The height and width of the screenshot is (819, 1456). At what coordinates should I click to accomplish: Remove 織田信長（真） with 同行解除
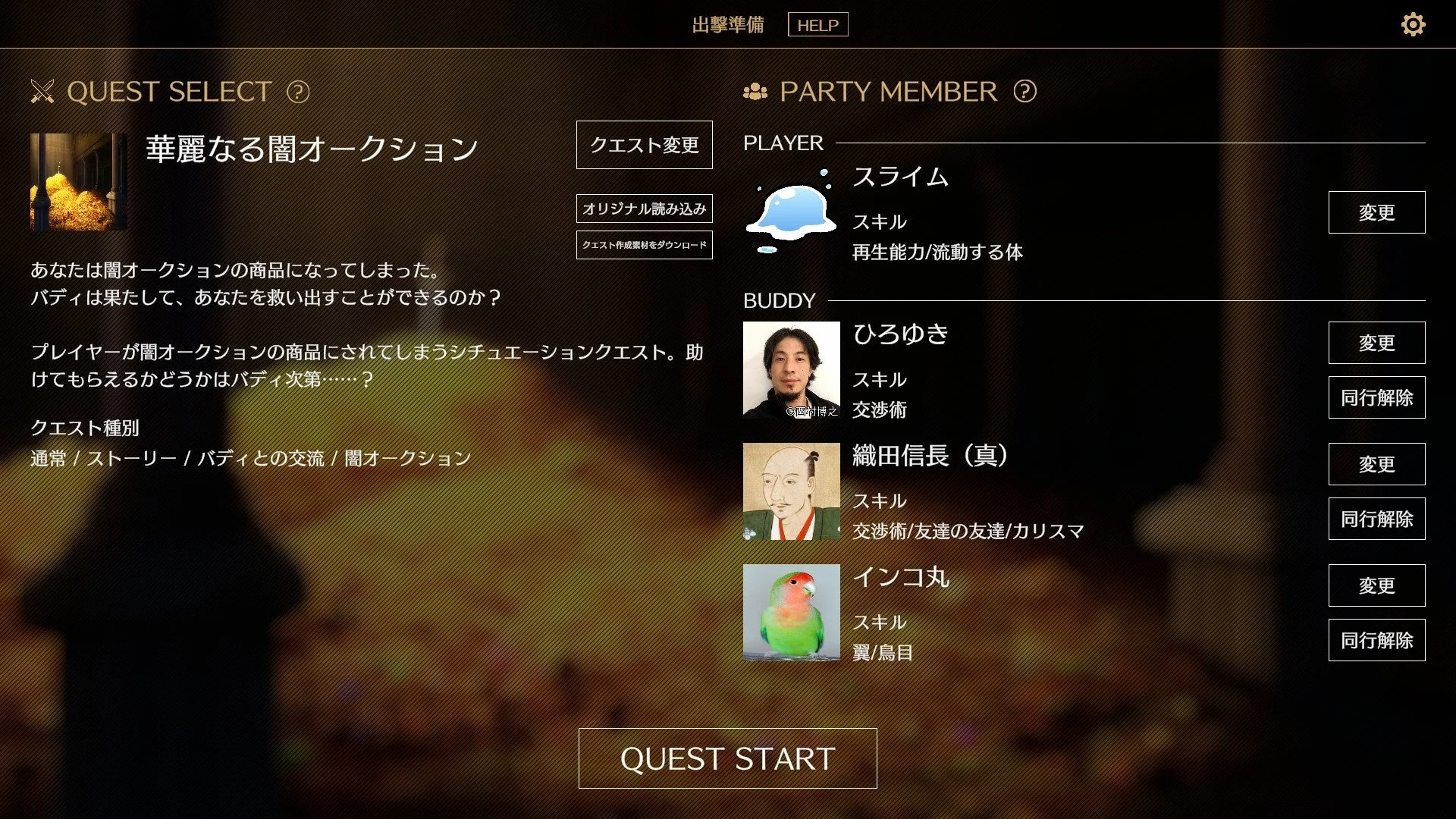[x=1376, y=519]
